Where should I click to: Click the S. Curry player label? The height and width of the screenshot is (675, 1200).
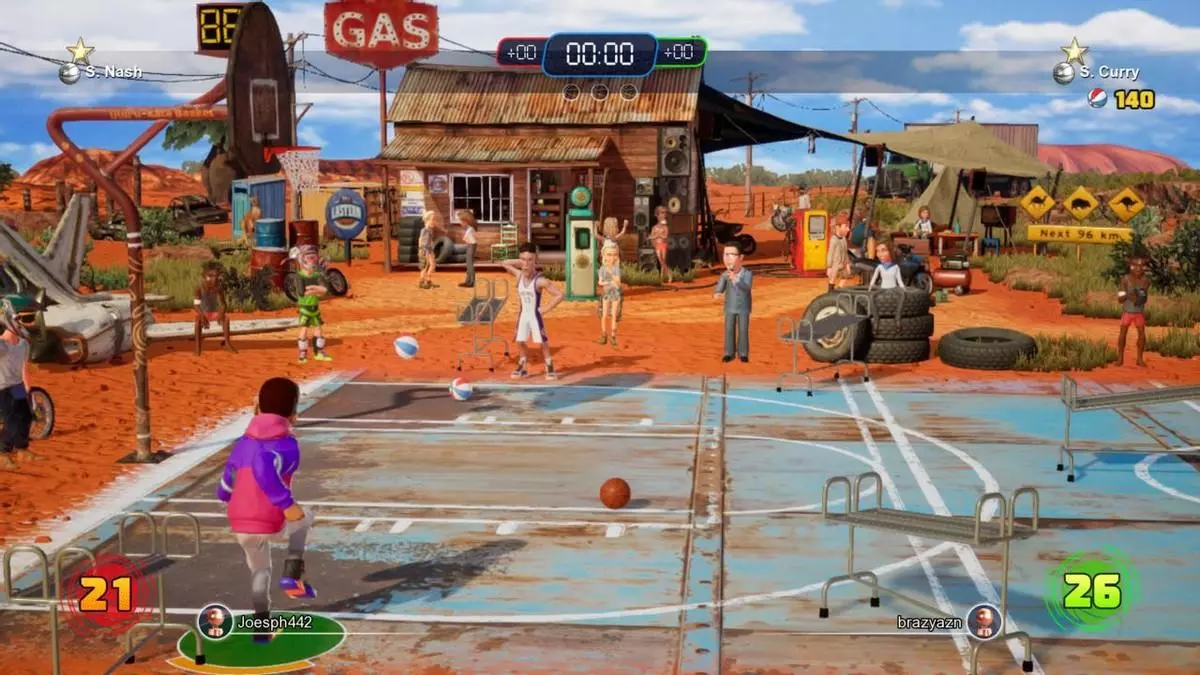1109,72
